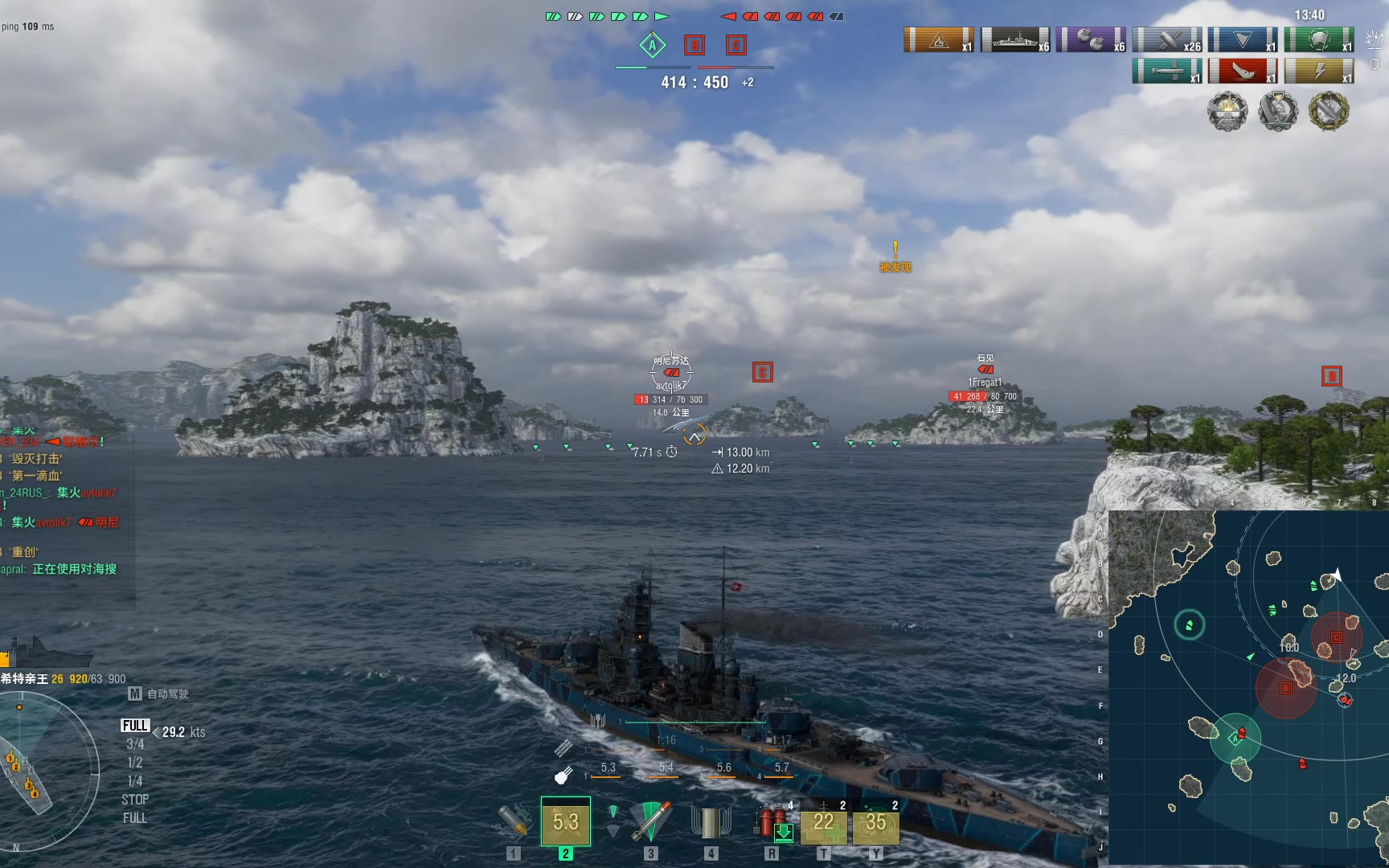The width and height of the screenshot is (1389, 868).
Task: Set the engine telegraph to STOP
Action: tap(135, 800)
